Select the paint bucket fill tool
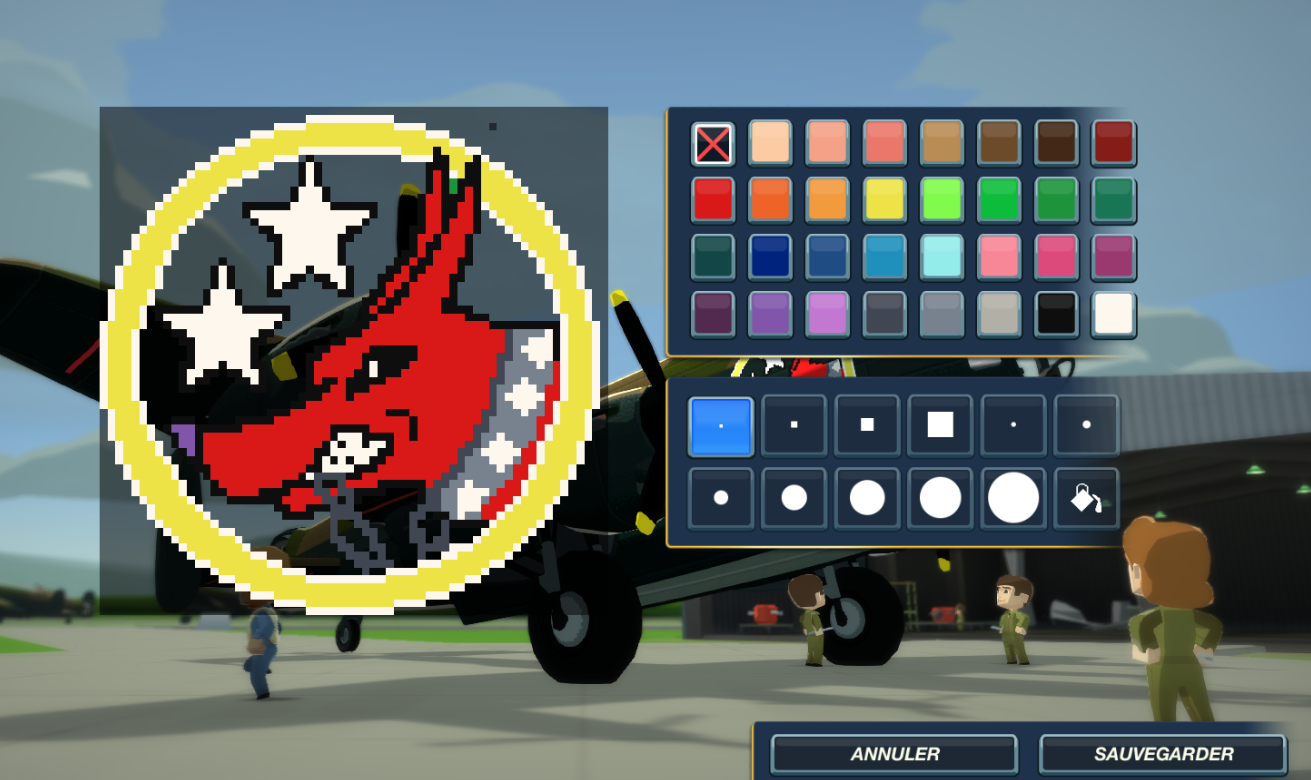The image size is (1311, 780). [x=1086, y=498]
